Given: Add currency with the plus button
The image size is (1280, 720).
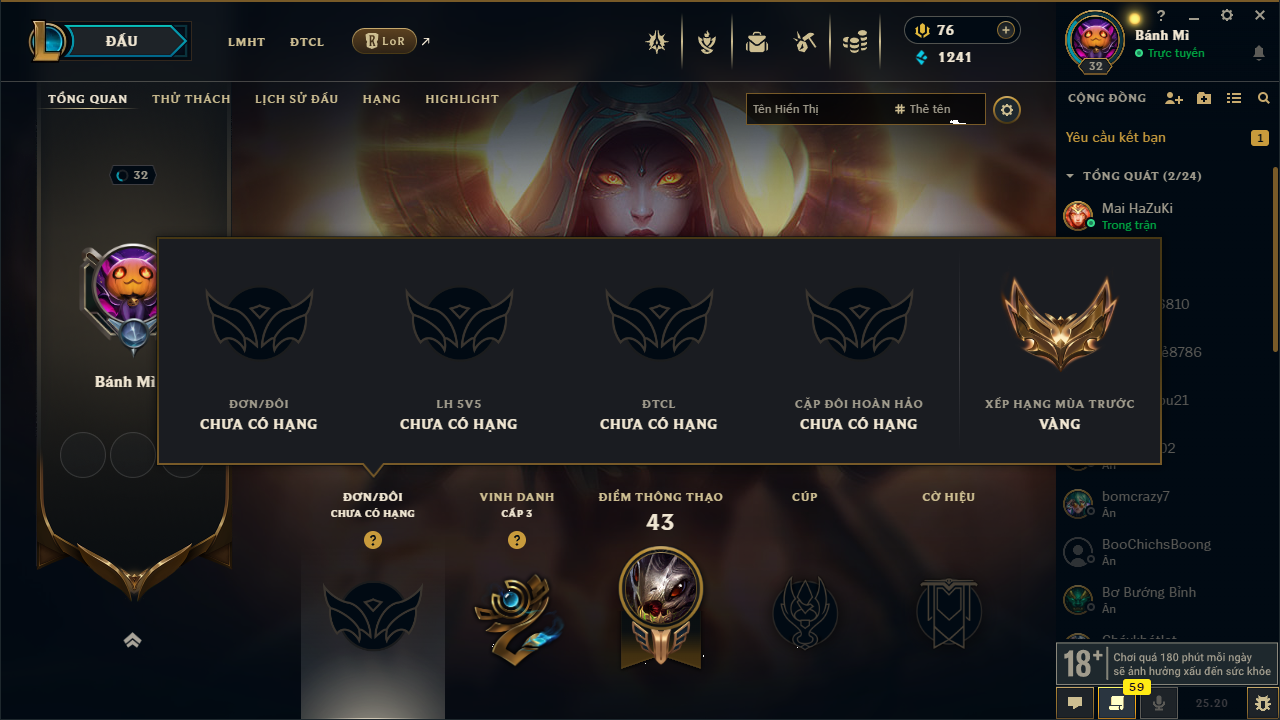Looking at the screenshot, I should pos(1005,30).
